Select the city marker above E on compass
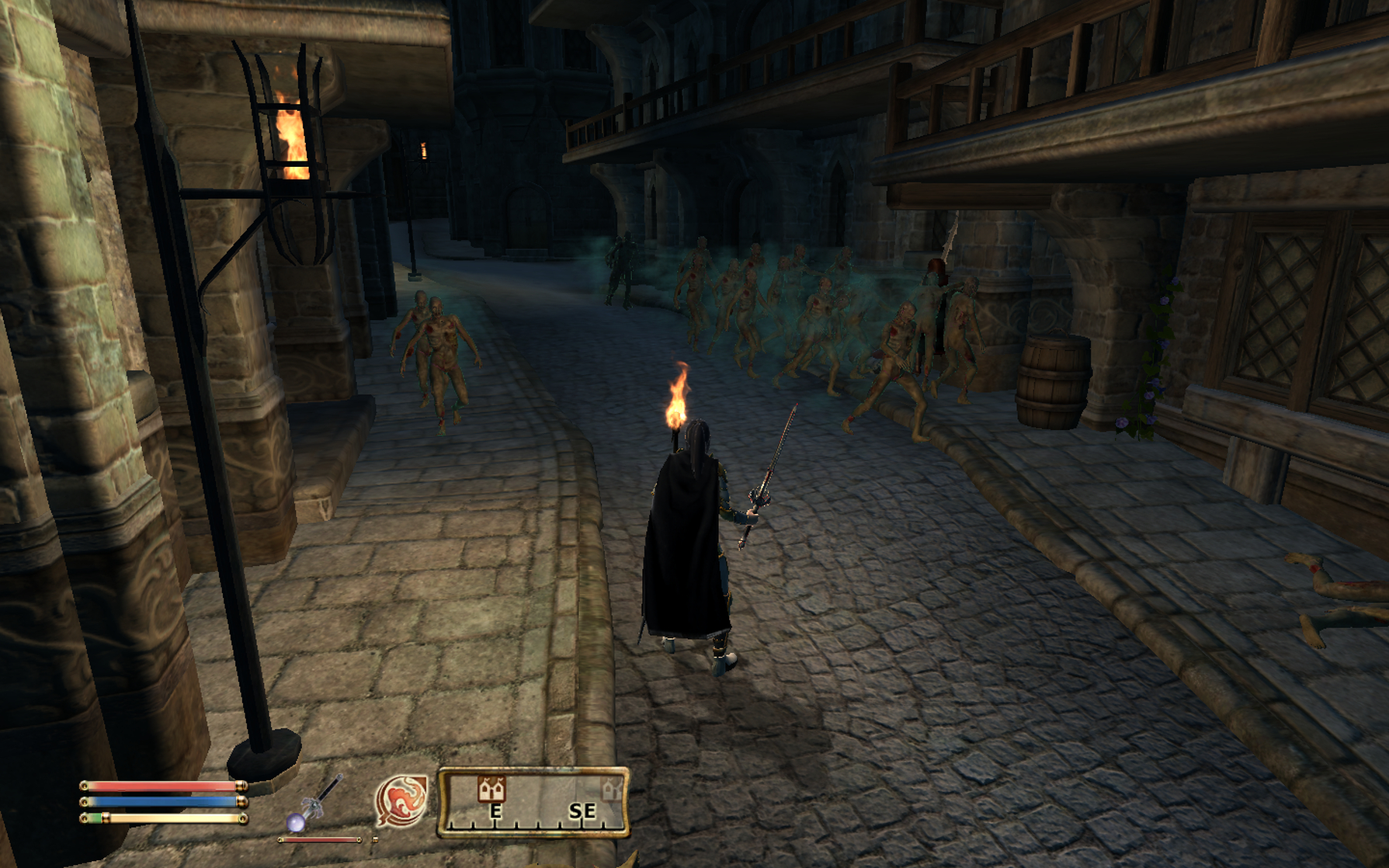The height and width of the screenshot is (868, 1389). 491,789
